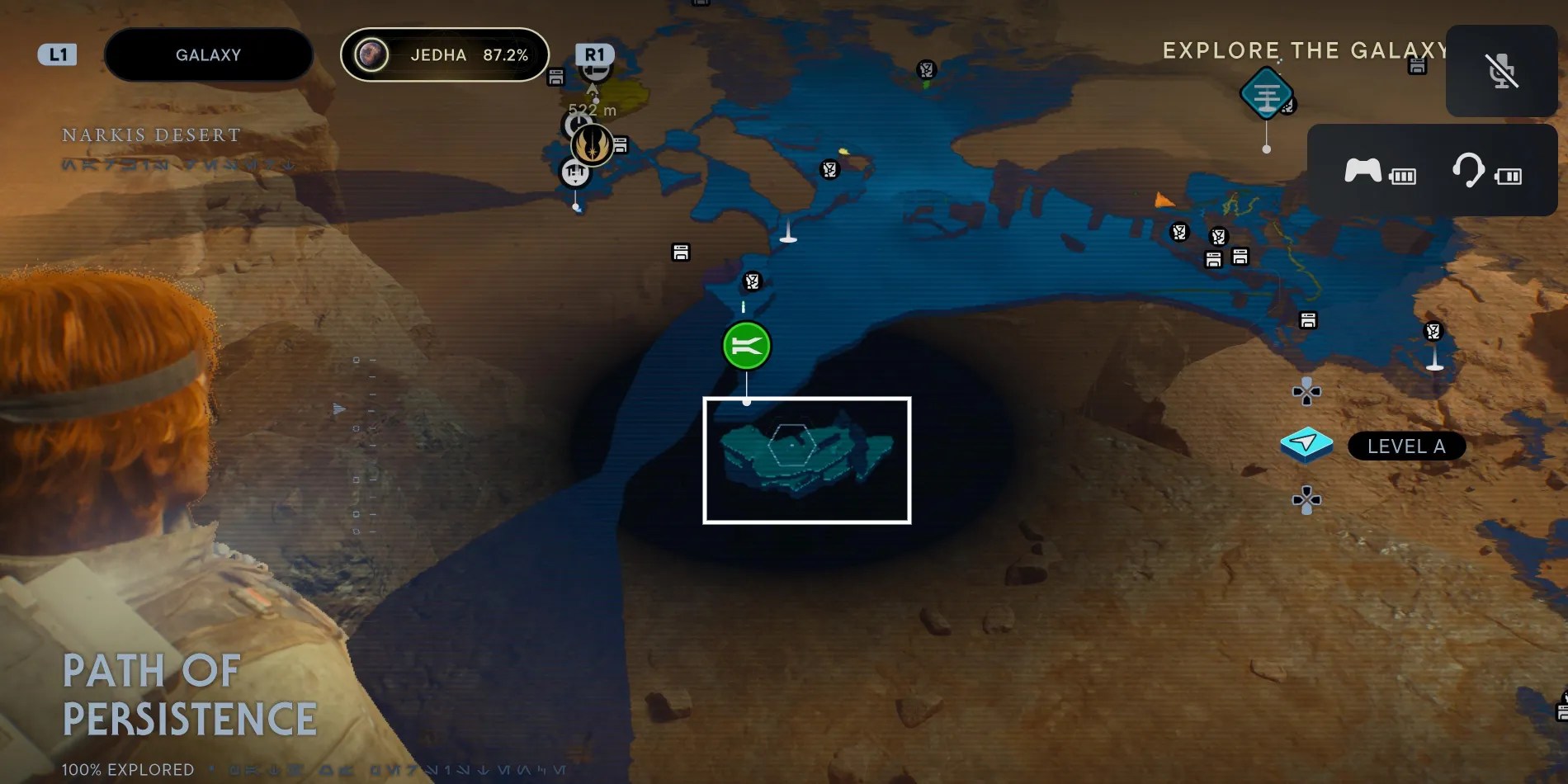
Task: Click the teal rumor marker above EXPLORE THE GALAXY
Action: 1265,93
